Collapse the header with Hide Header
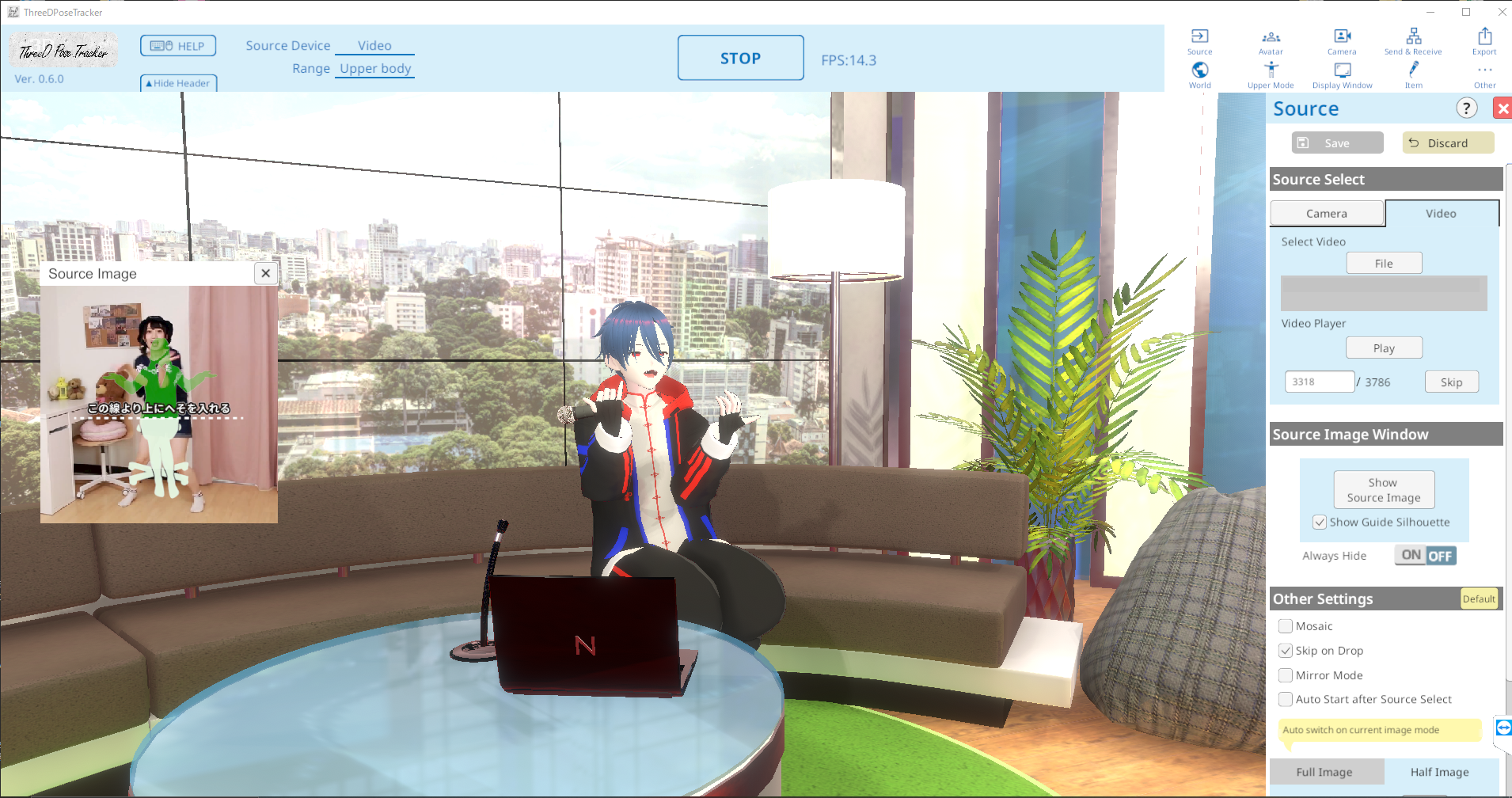Image resolution: width=1512 pixels, height=798 pixels. click(178, 82)
